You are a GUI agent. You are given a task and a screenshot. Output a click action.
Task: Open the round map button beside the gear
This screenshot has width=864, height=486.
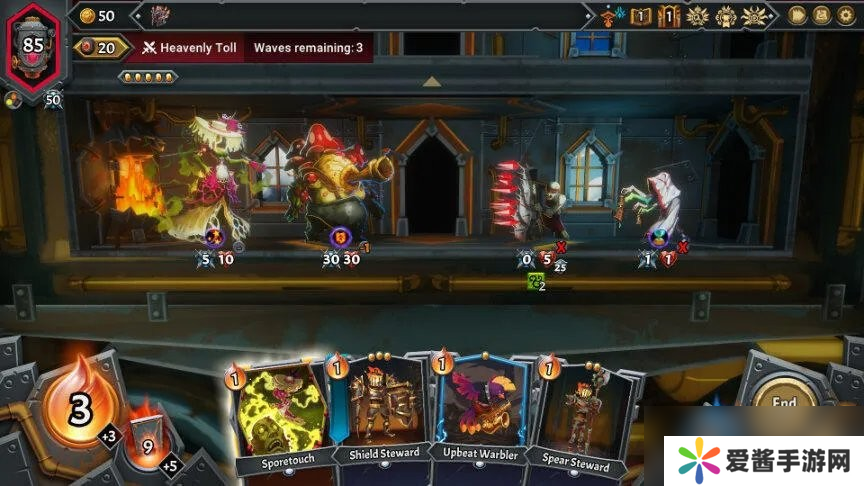[x=823, y=15]
